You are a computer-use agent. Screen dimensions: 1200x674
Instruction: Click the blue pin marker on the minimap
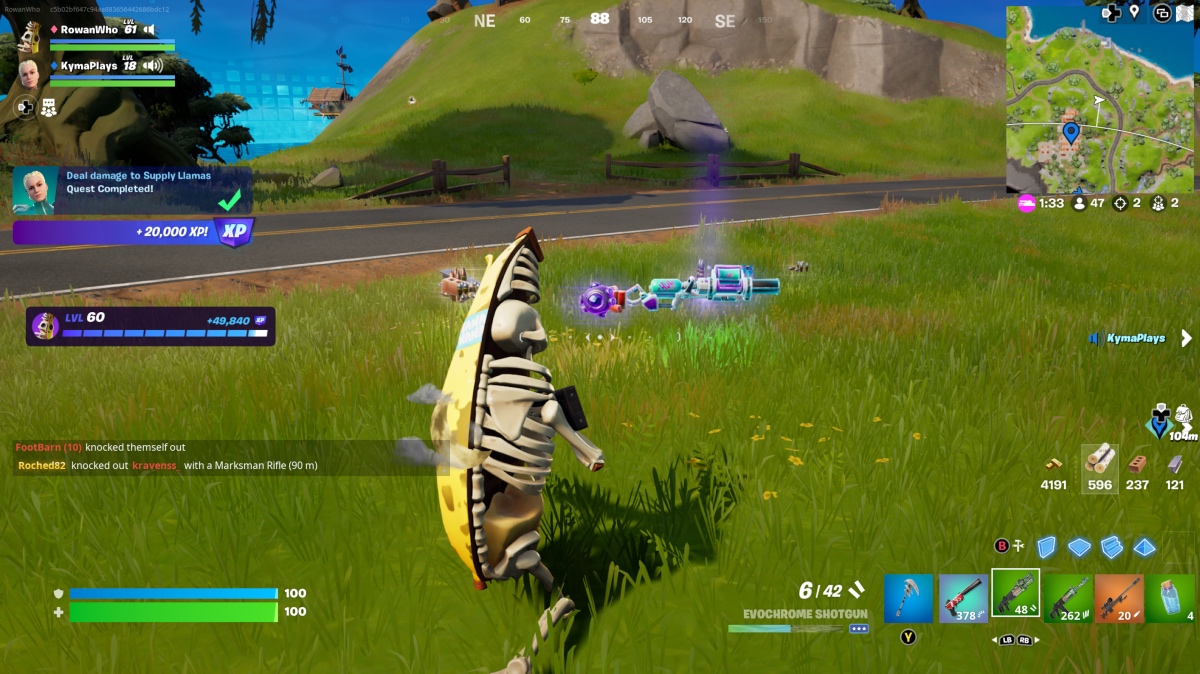[1071, 132]
